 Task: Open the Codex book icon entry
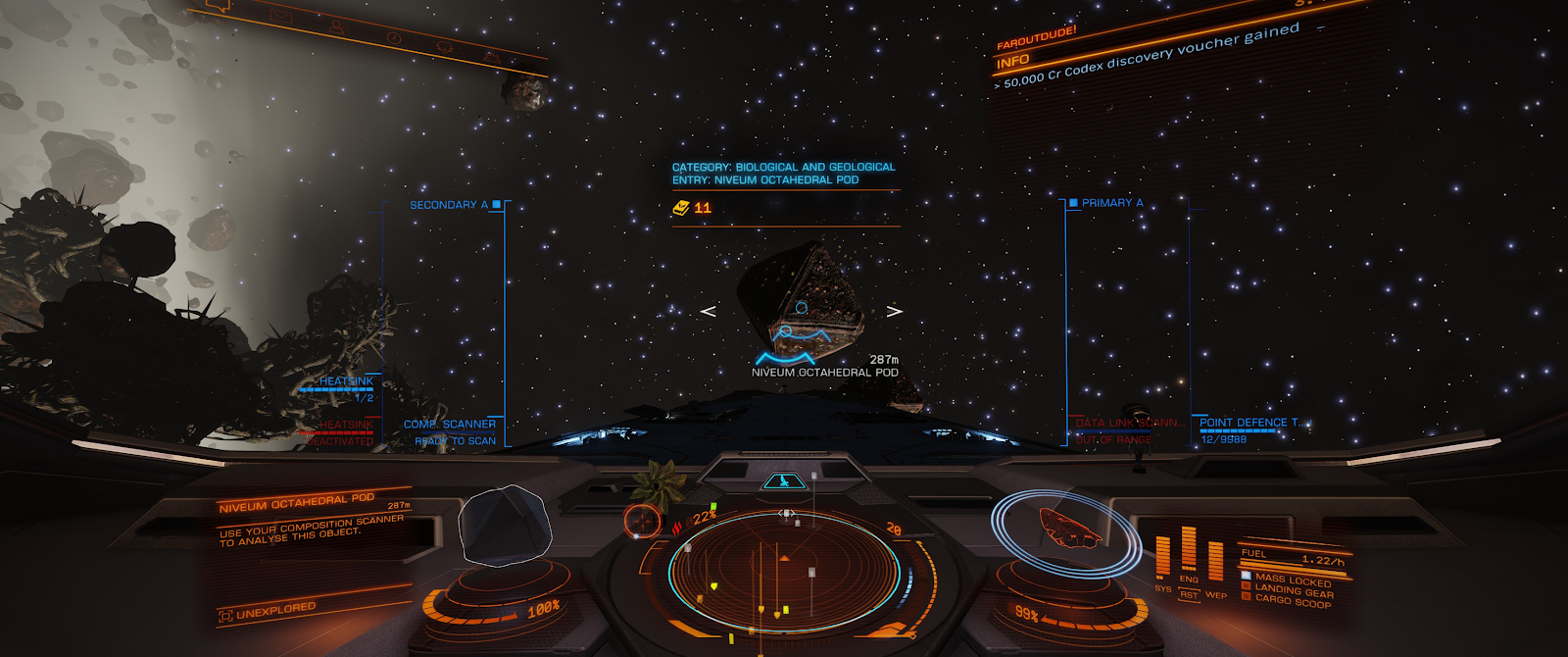(682, 208)
